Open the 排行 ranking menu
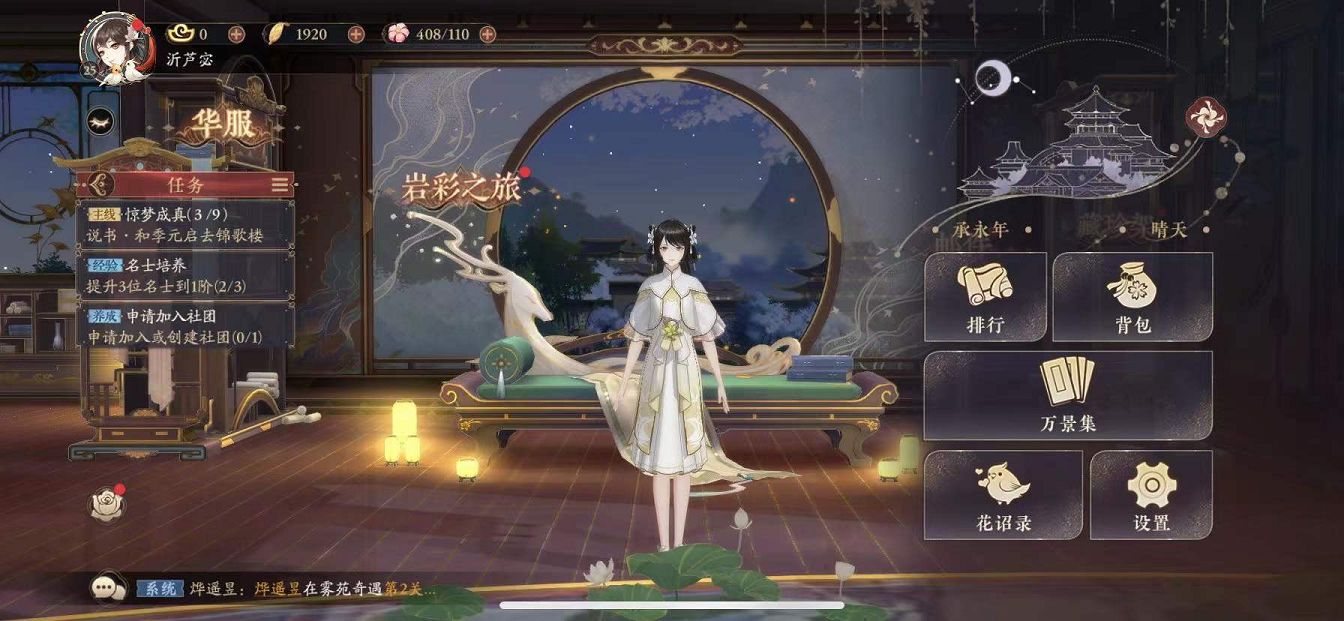This screenshot has width=1344, height=621. (985, 297)
